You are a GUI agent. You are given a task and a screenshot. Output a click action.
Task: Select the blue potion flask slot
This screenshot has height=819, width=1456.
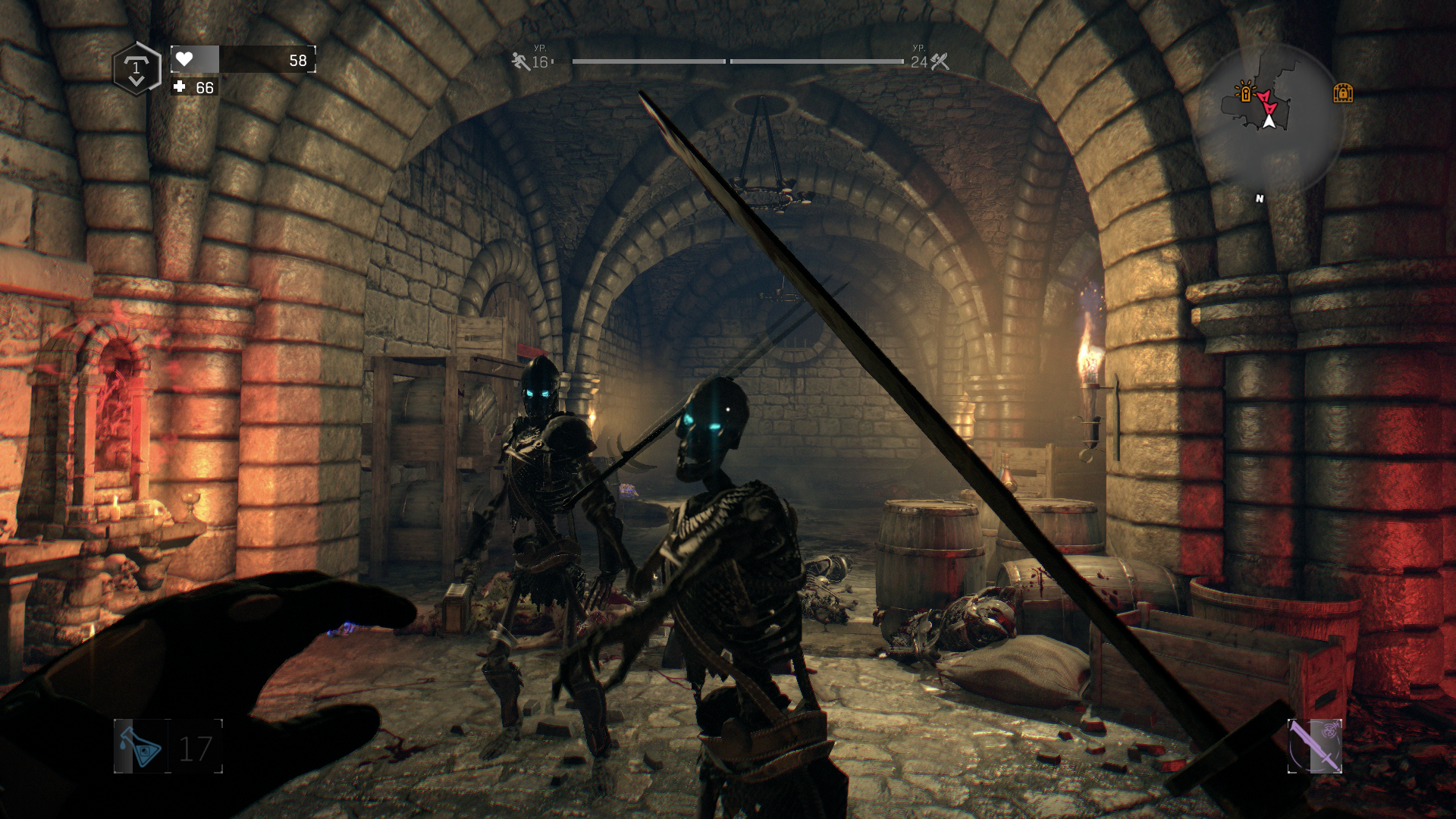141,746
